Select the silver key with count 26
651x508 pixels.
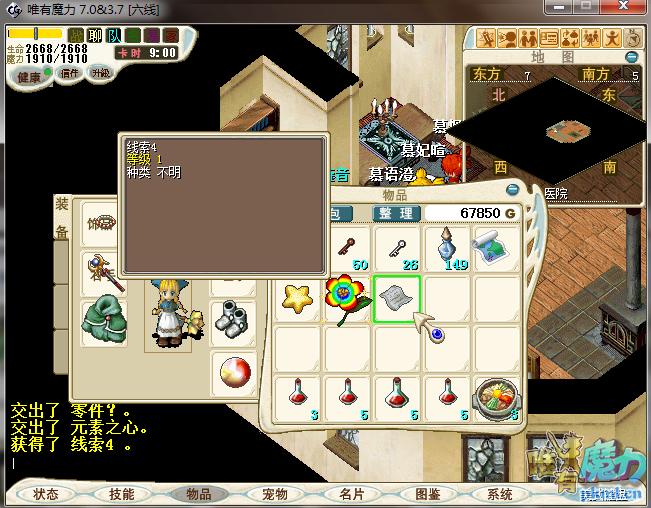tap(396, 248)
